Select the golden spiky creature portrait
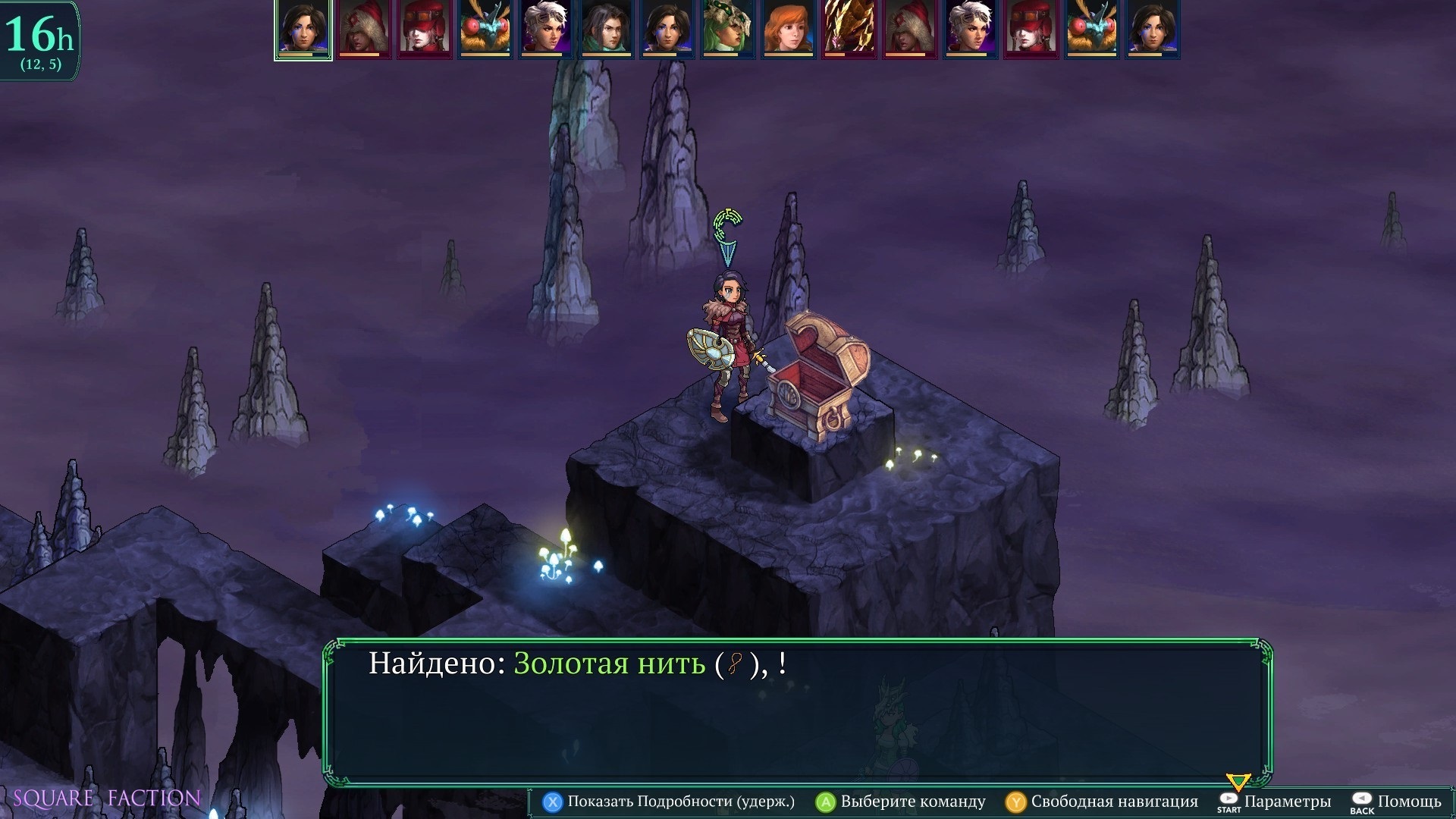1456x819 pixels. tap(849, 30)
